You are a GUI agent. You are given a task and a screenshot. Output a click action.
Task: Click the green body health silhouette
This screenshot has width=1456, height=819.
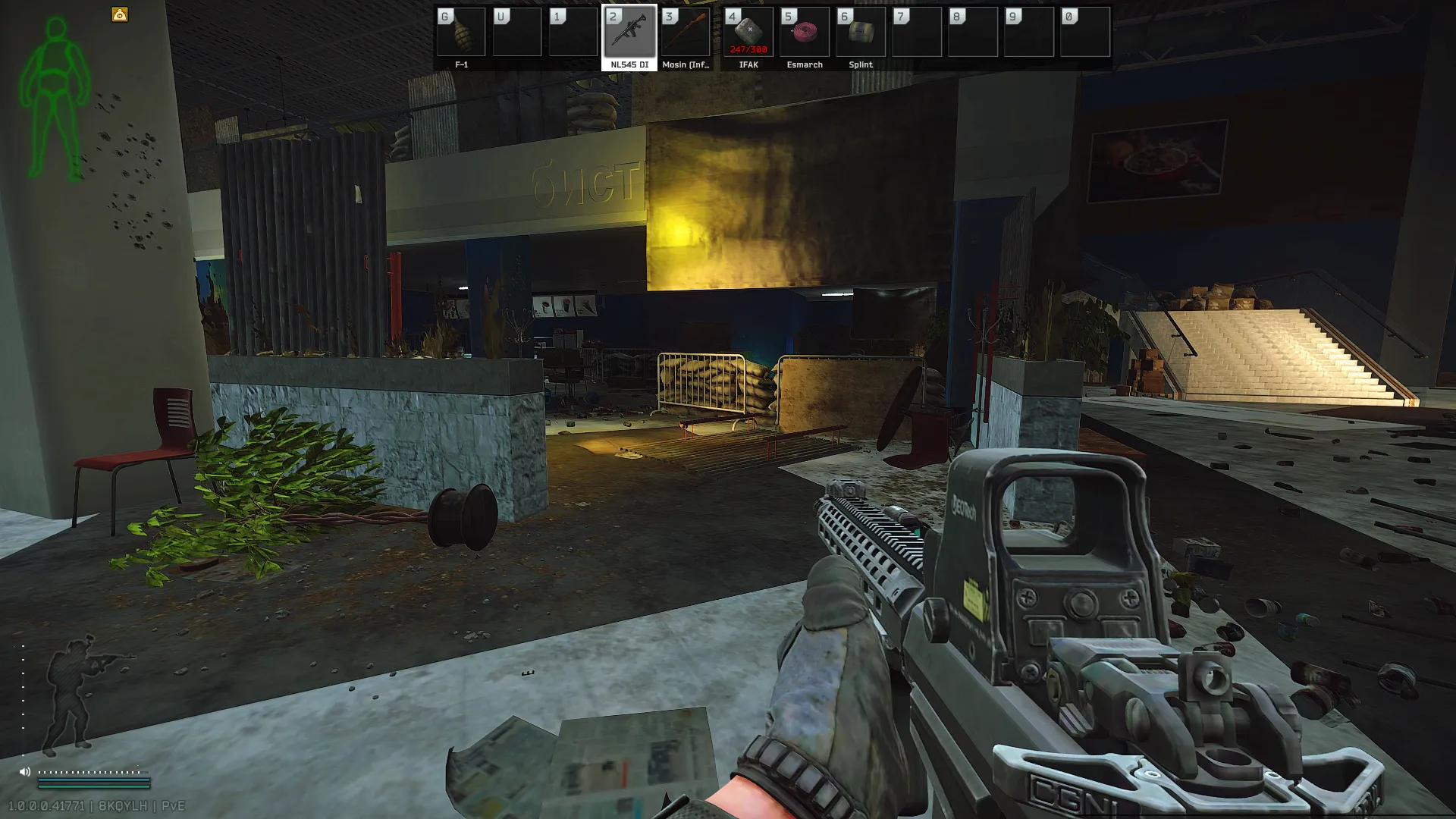(x=55, y=99)
